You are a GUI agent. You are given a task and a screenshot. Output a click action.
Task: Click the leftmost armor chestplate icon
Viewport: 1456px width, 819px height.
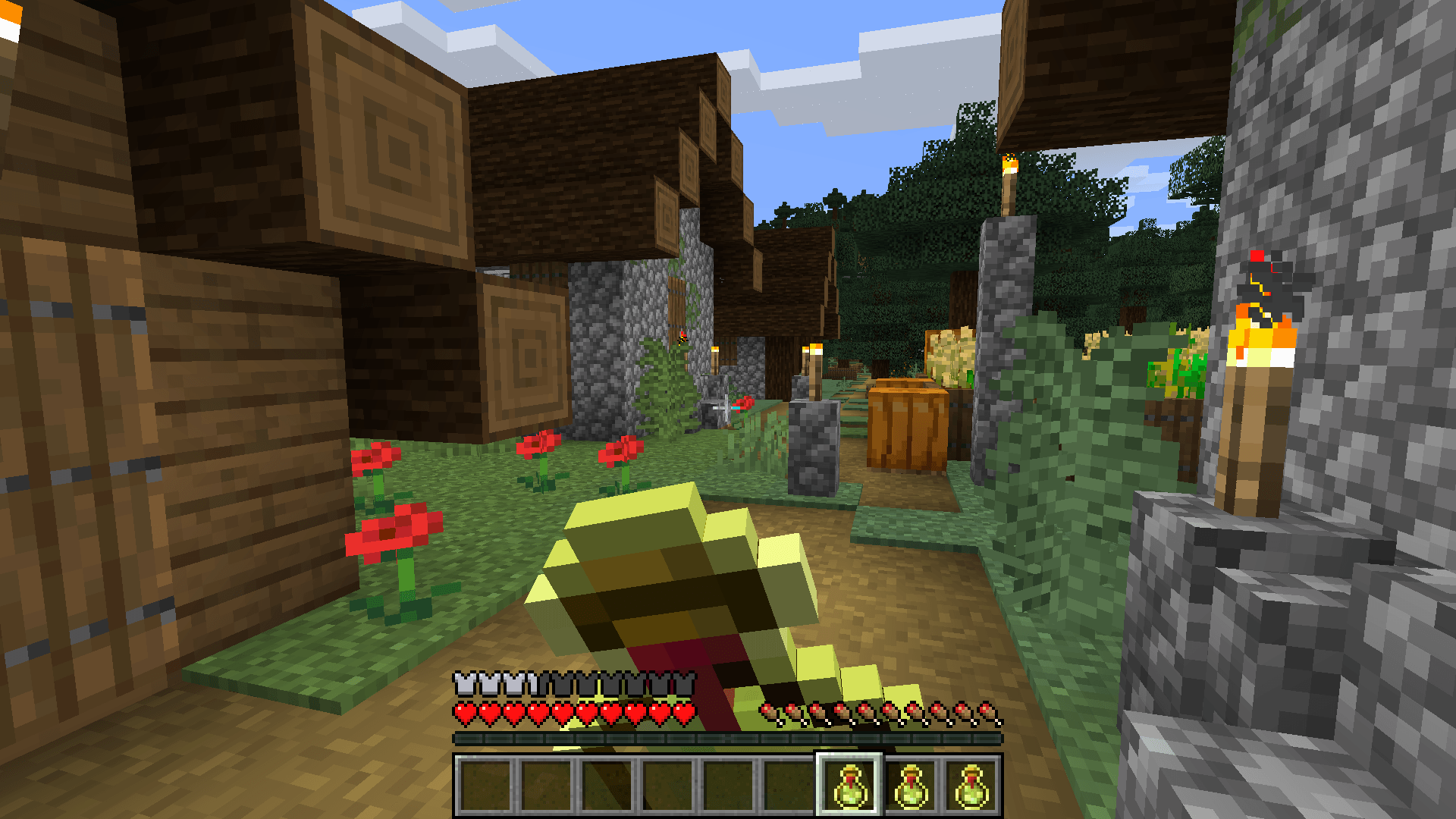[x=464, y=685]
